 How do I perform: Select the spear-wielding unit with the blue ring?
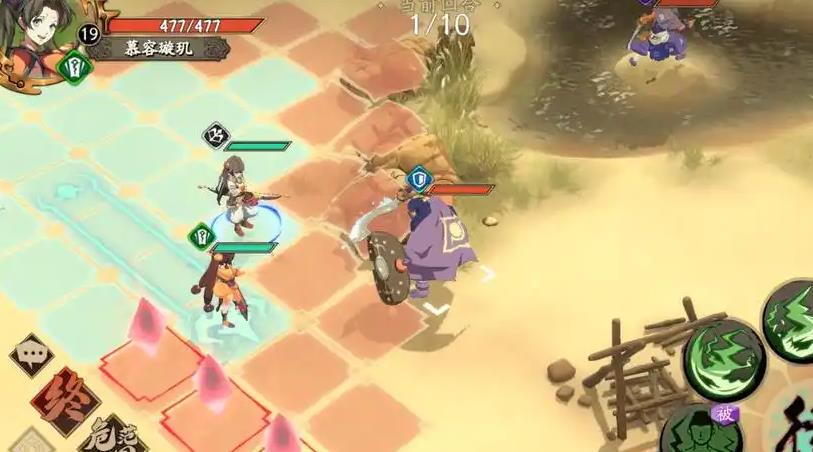click(x=237, y=195)
